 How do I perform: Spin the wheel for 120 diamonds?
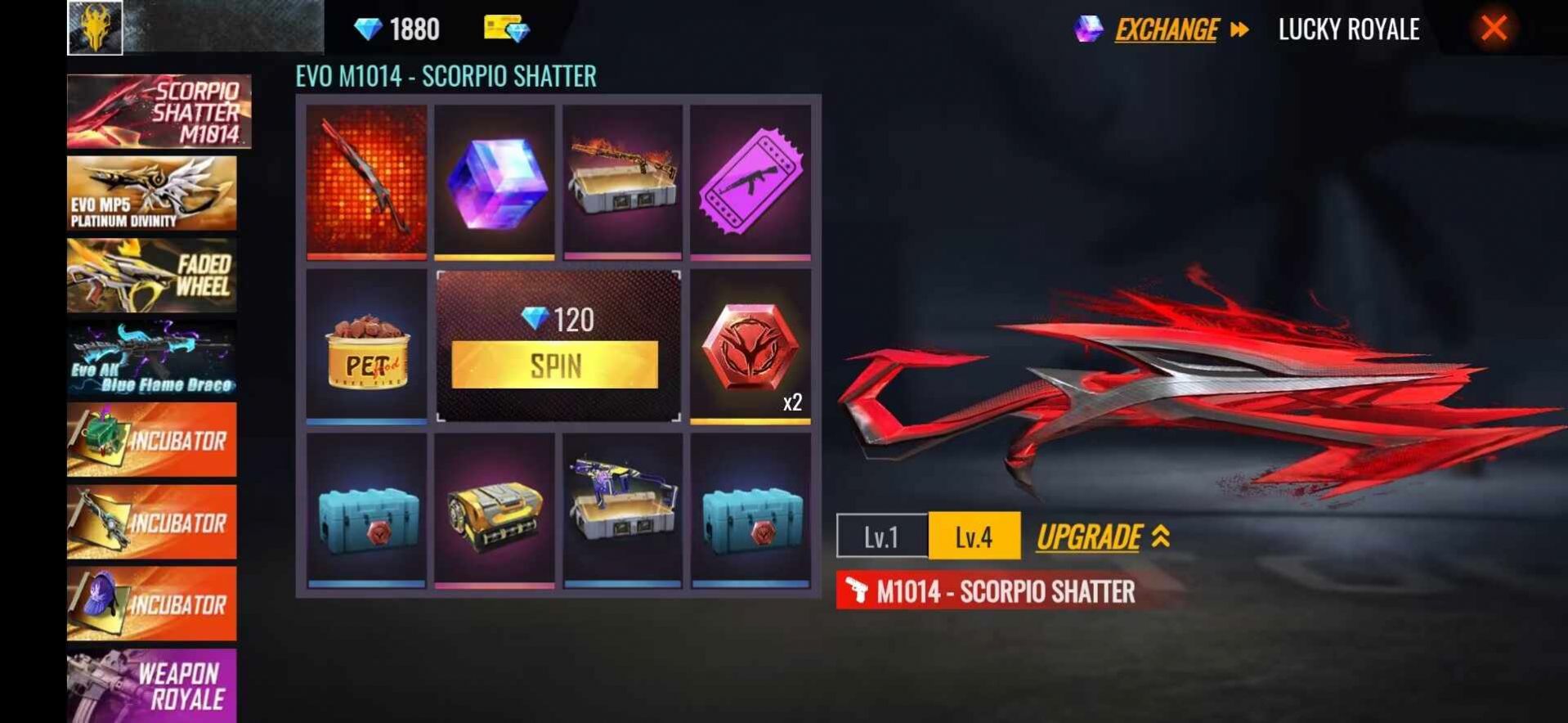tap(554, 365)
